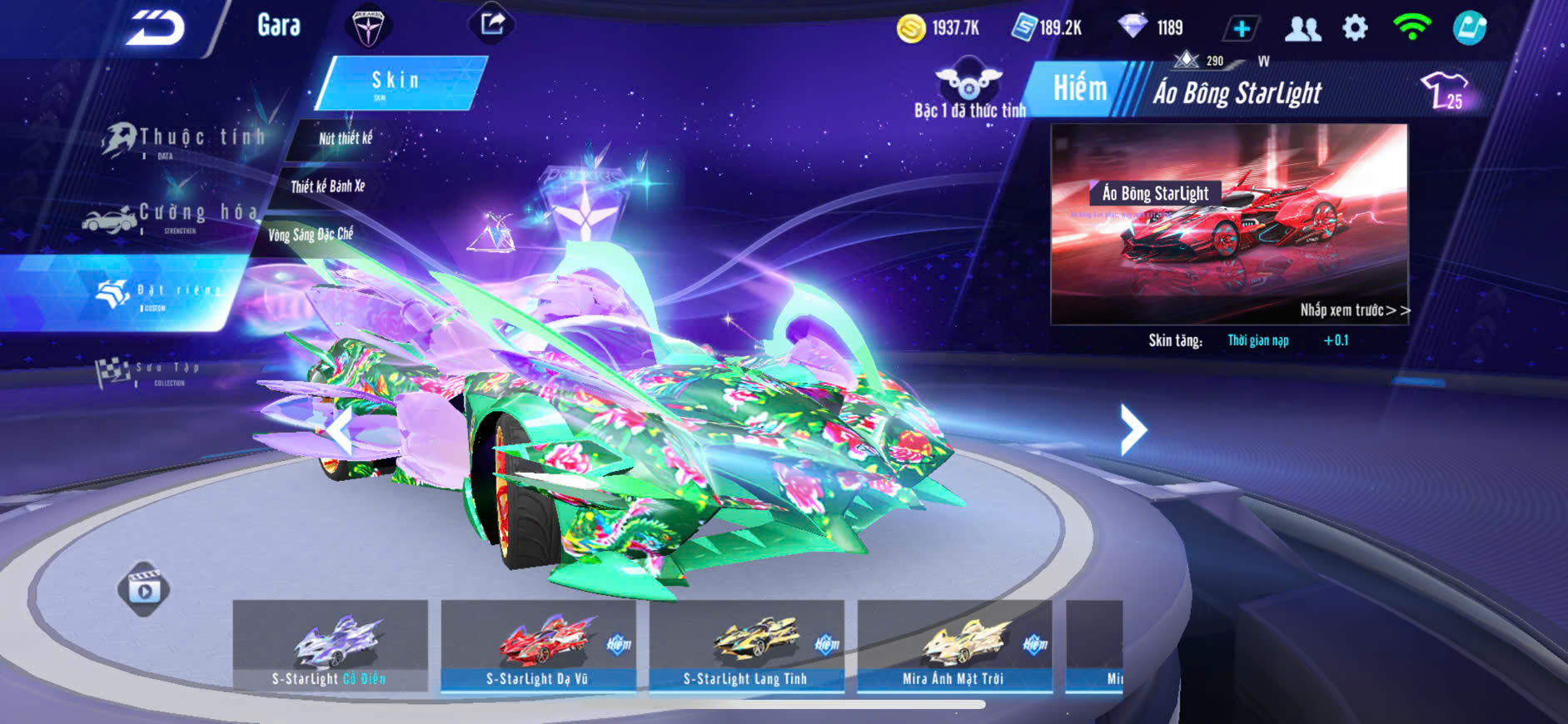Show next car with right arrow
The width and height of the screenshot is (1568, 724).
[1132, 429]
